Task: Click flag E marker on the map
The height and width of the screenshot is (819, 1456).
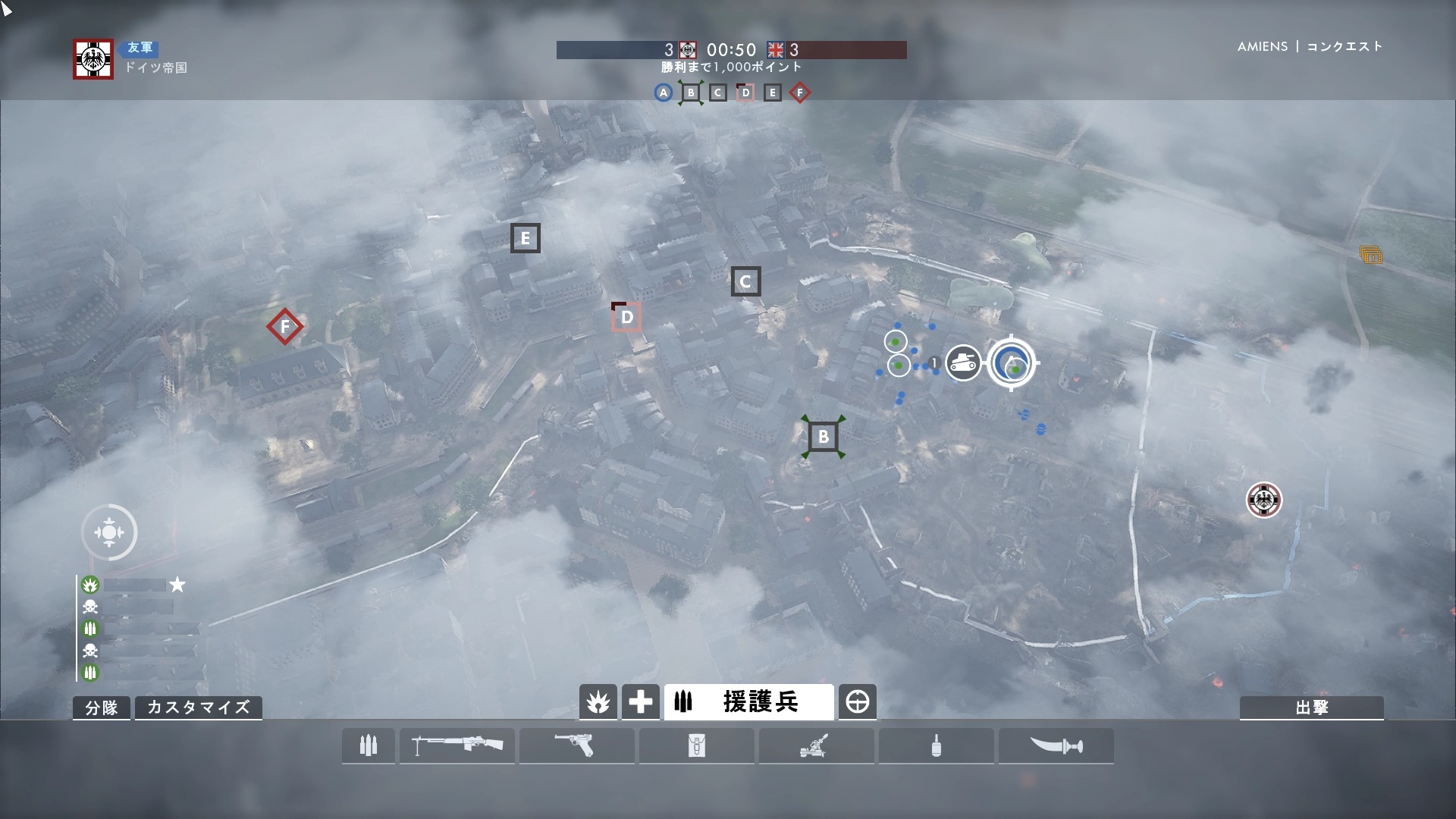Action: [525, 239]
